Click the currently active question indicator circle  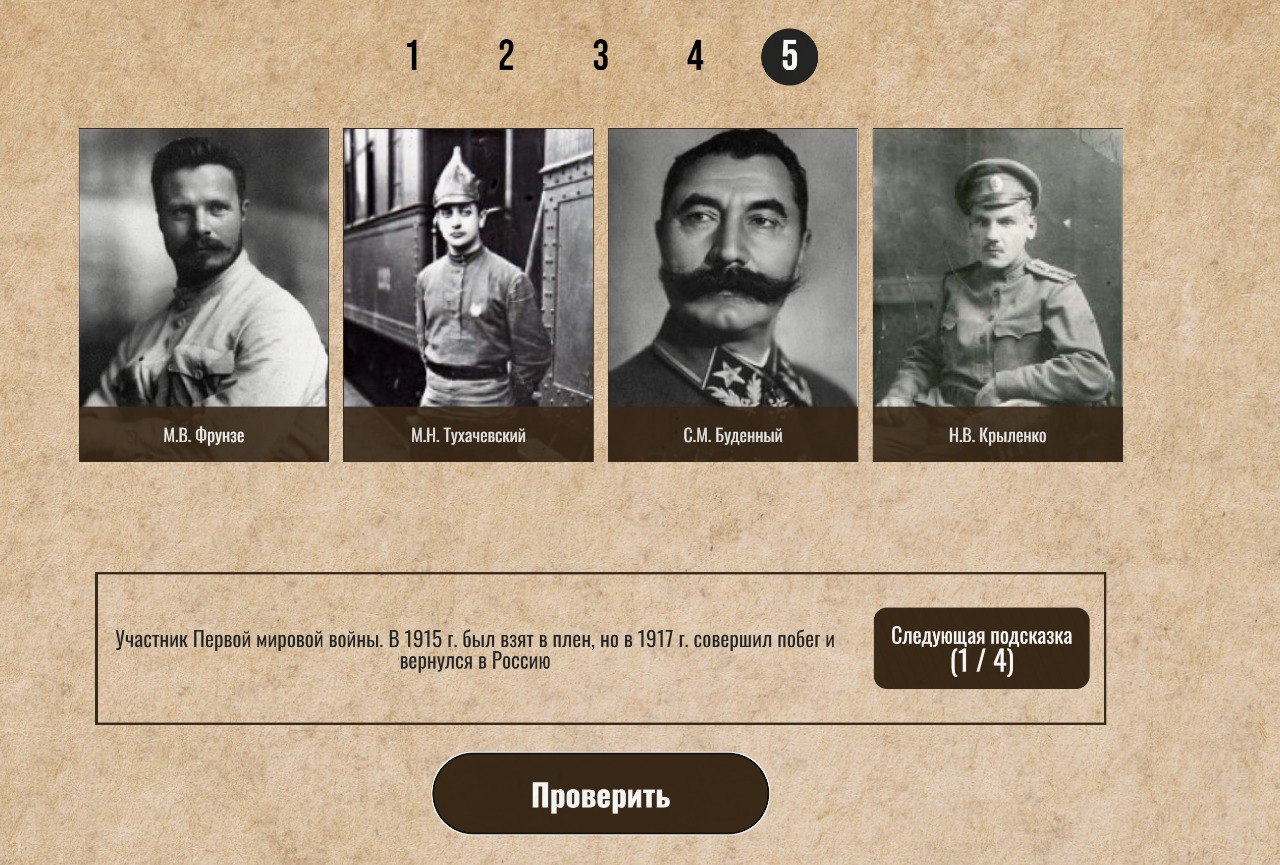click(789, 55)
